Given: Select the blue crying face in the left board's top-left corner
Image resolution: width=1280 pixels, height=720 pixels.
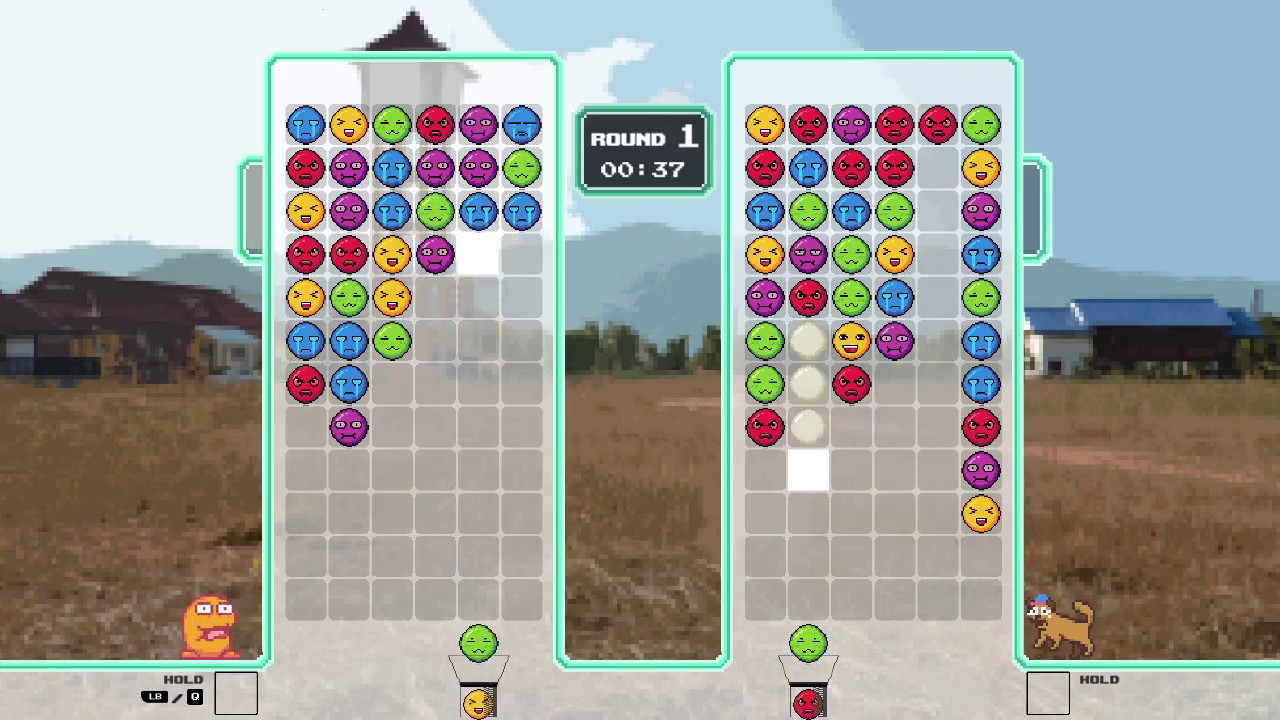Looking at the screenshot, I should [x=306, y=124].
